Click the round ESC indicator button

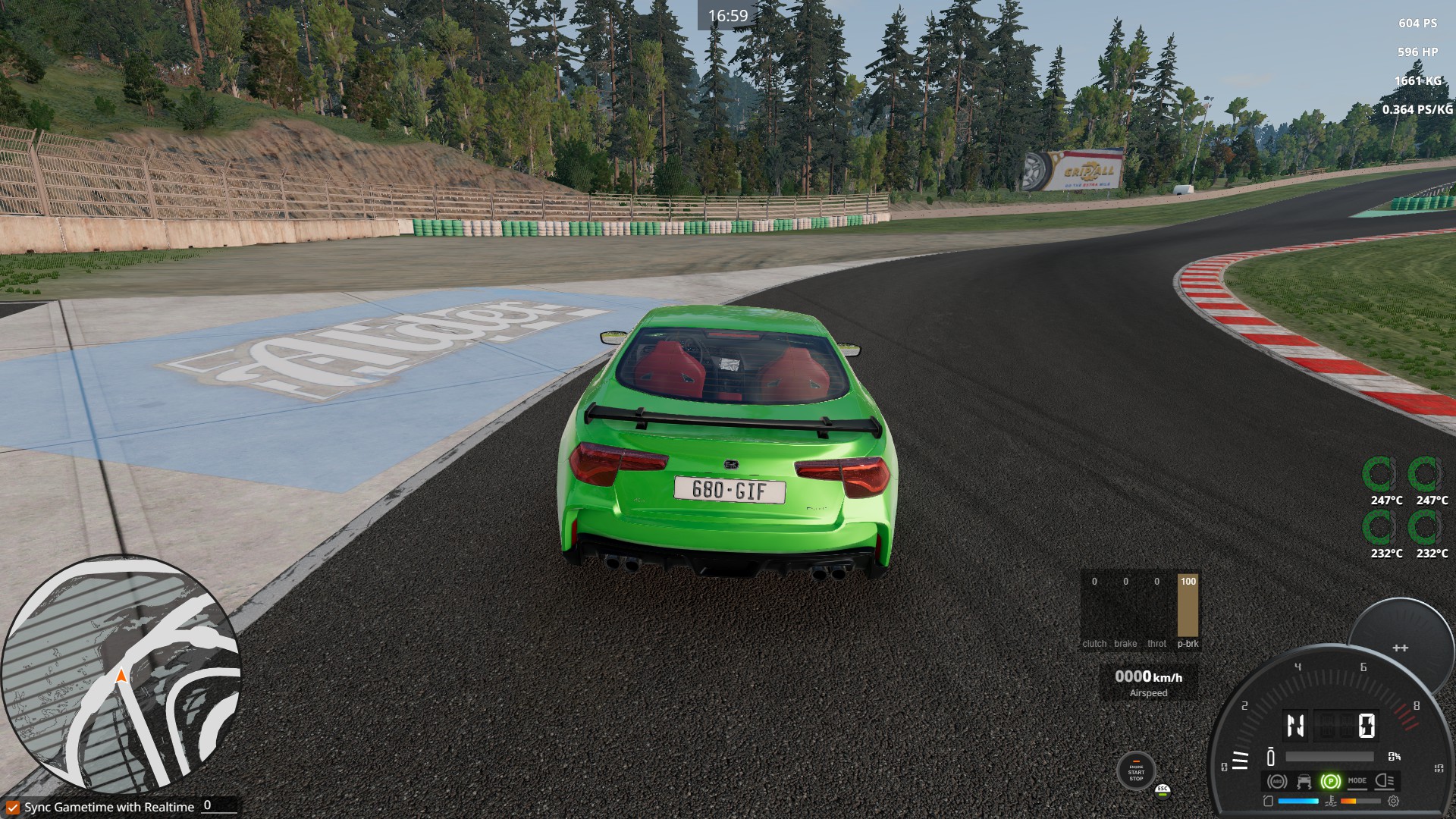(x=1163, y=791)
